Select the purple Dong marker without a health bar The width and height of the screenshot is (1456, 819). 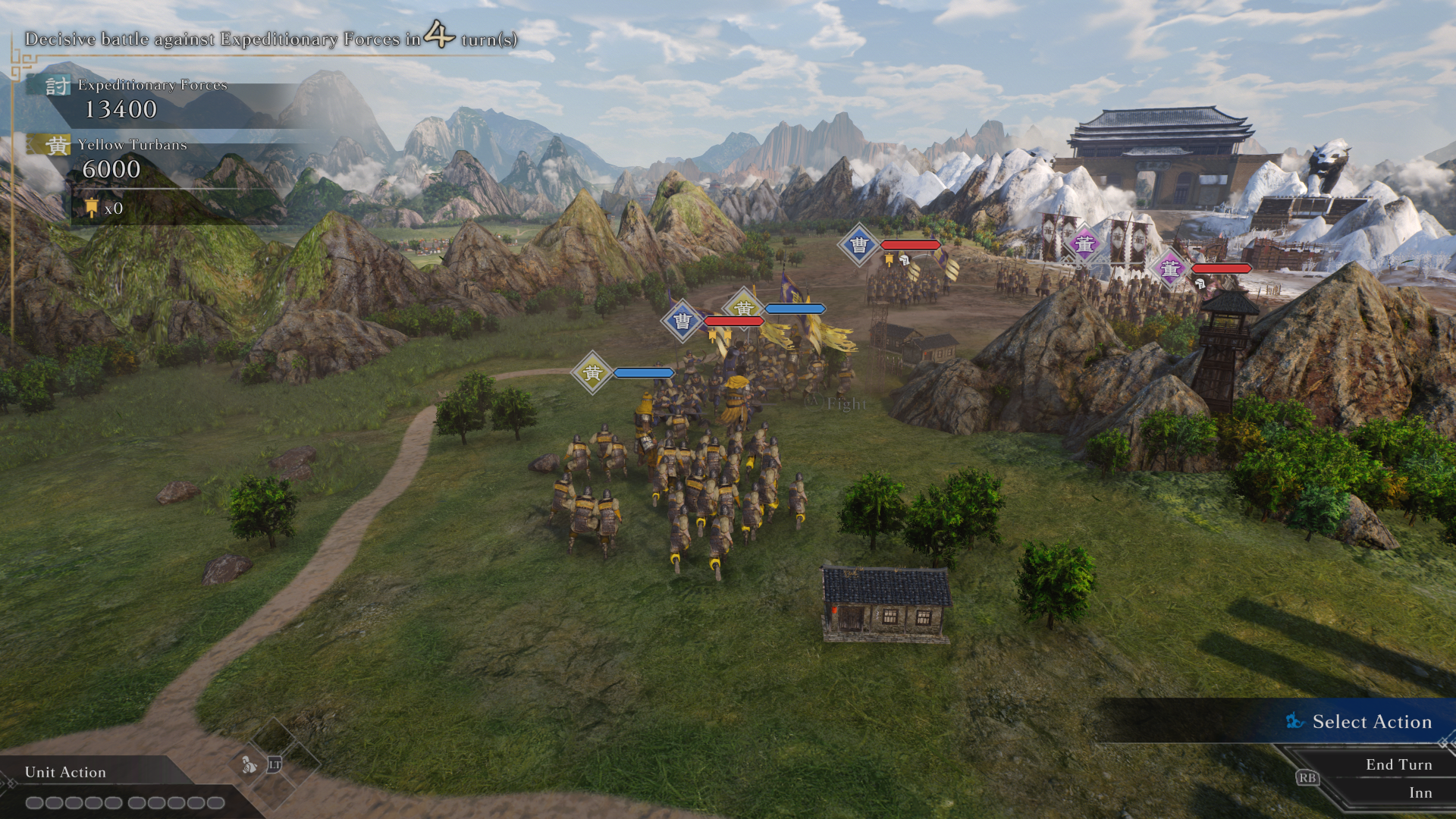pyautogui.click(x=1084, y=244)
